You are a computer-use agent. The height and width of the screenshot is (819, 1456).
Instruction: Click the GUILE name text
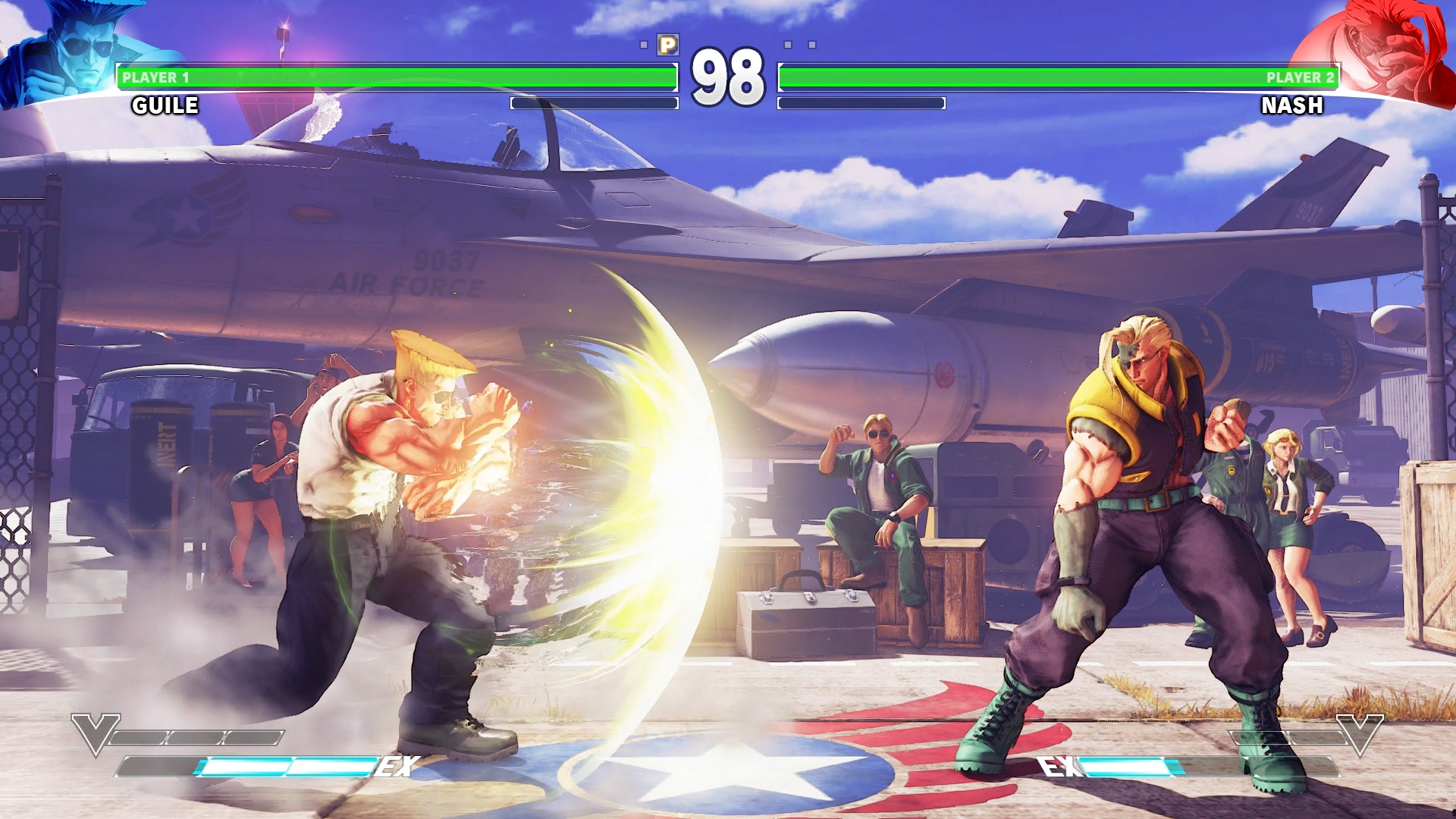coord(163,105)
